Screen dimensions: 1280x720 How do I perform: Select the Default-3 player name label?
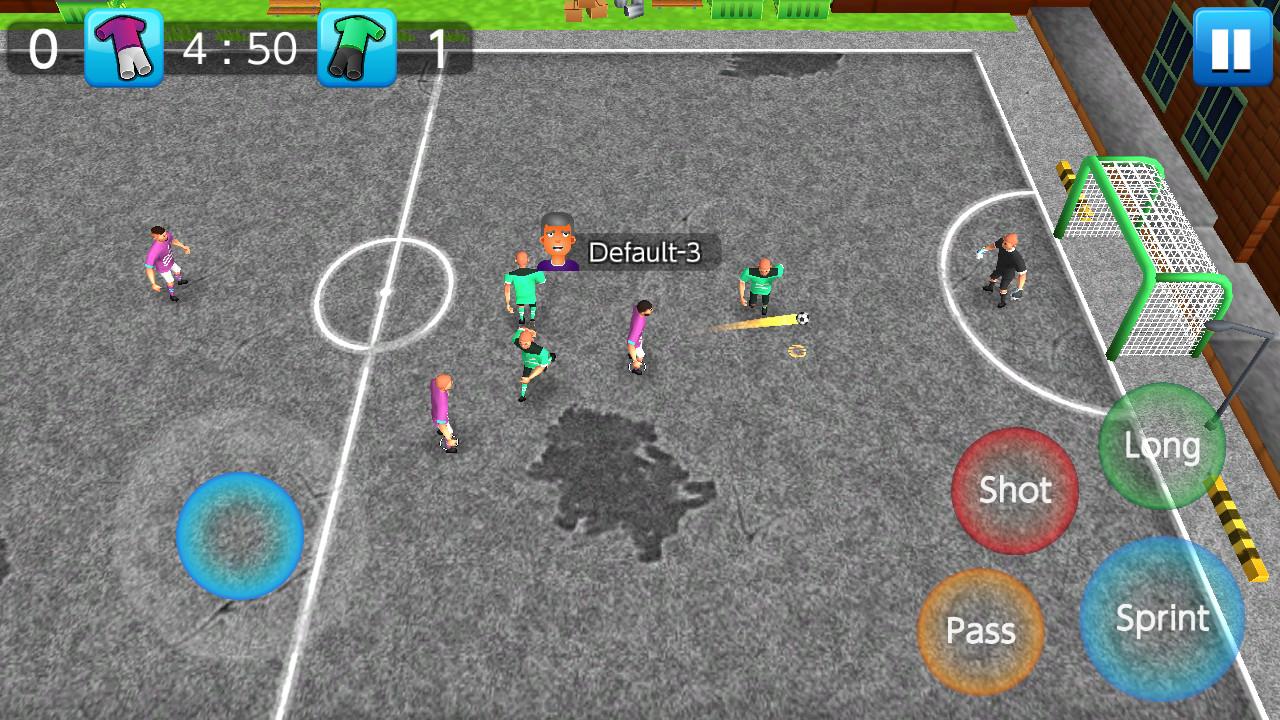[645, 253]
